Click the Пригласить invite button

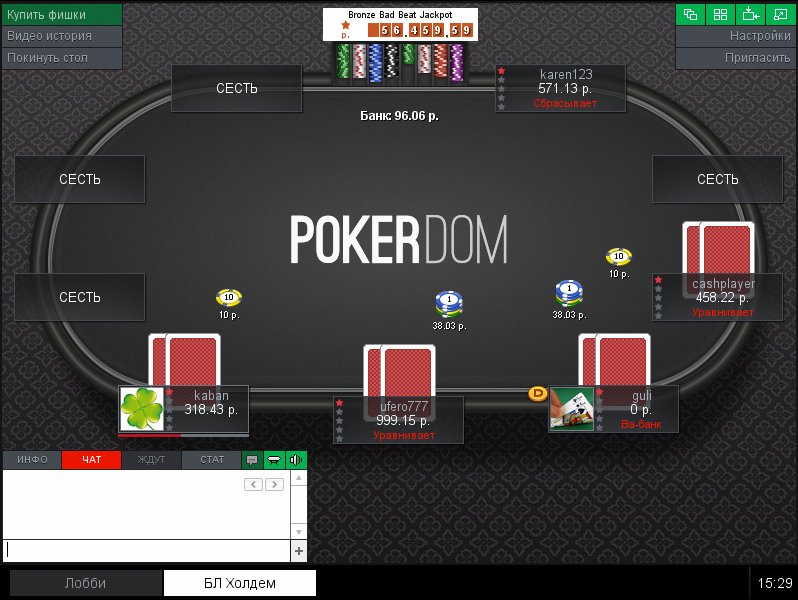(x=736, y=58)
